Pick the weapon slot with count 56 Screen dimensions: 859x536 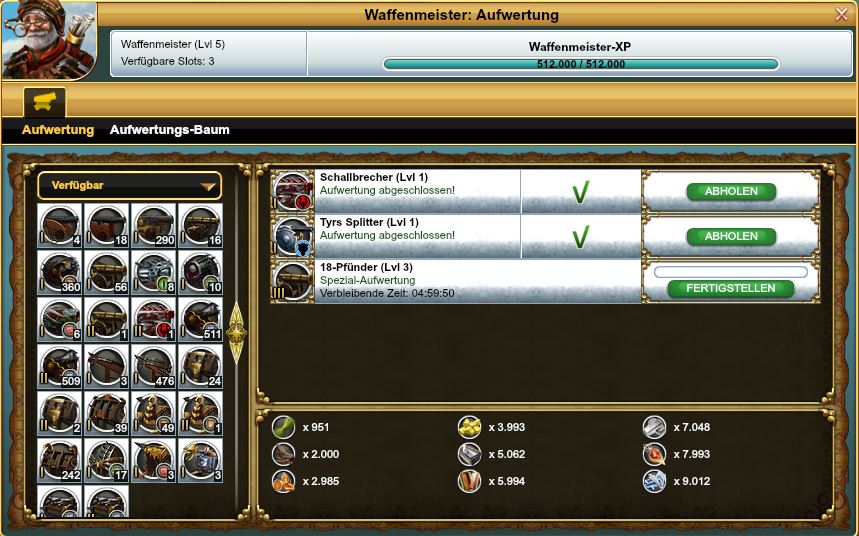[107, 272]
